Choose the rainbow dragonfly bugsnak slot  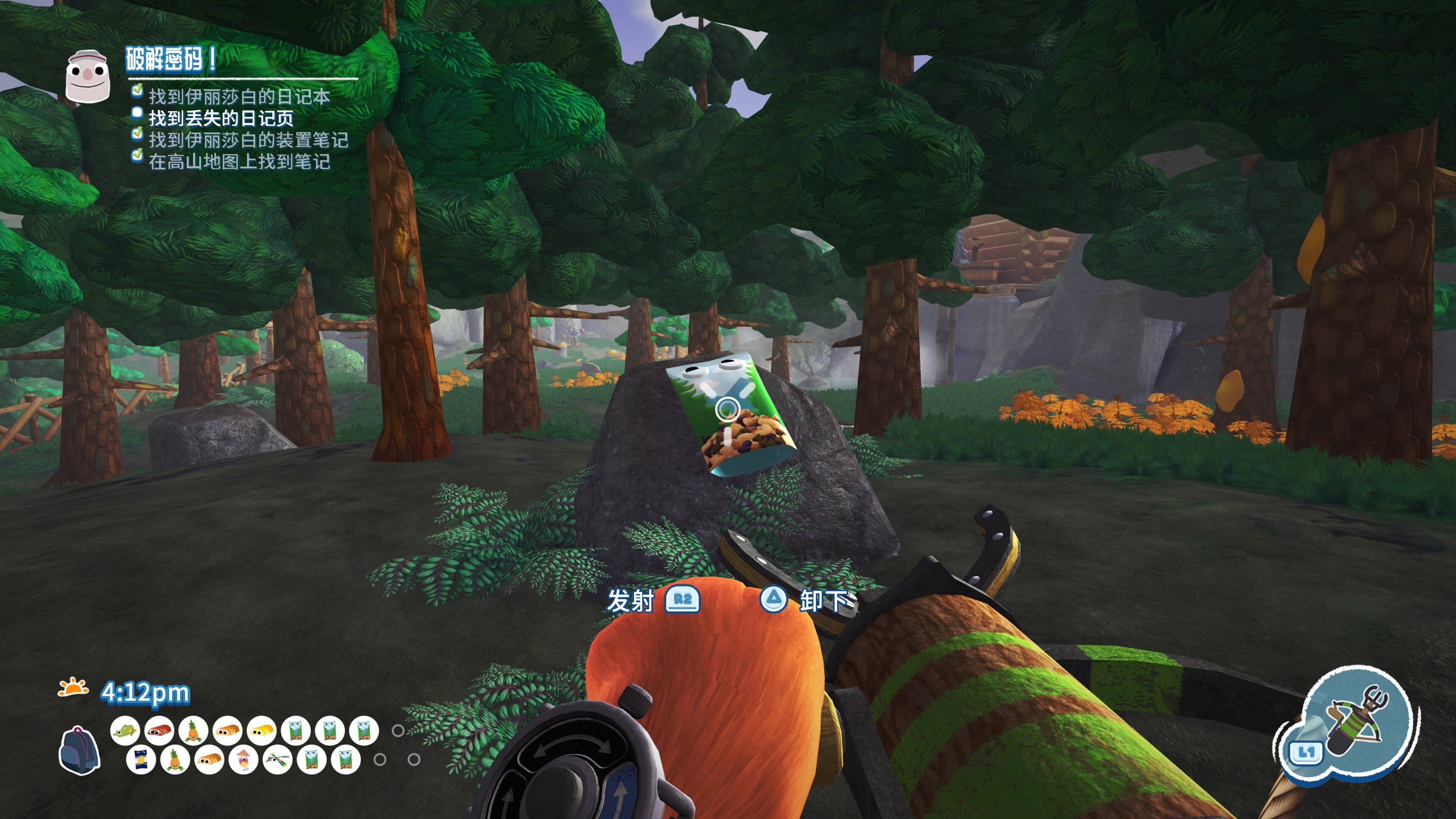pos(277,760)
